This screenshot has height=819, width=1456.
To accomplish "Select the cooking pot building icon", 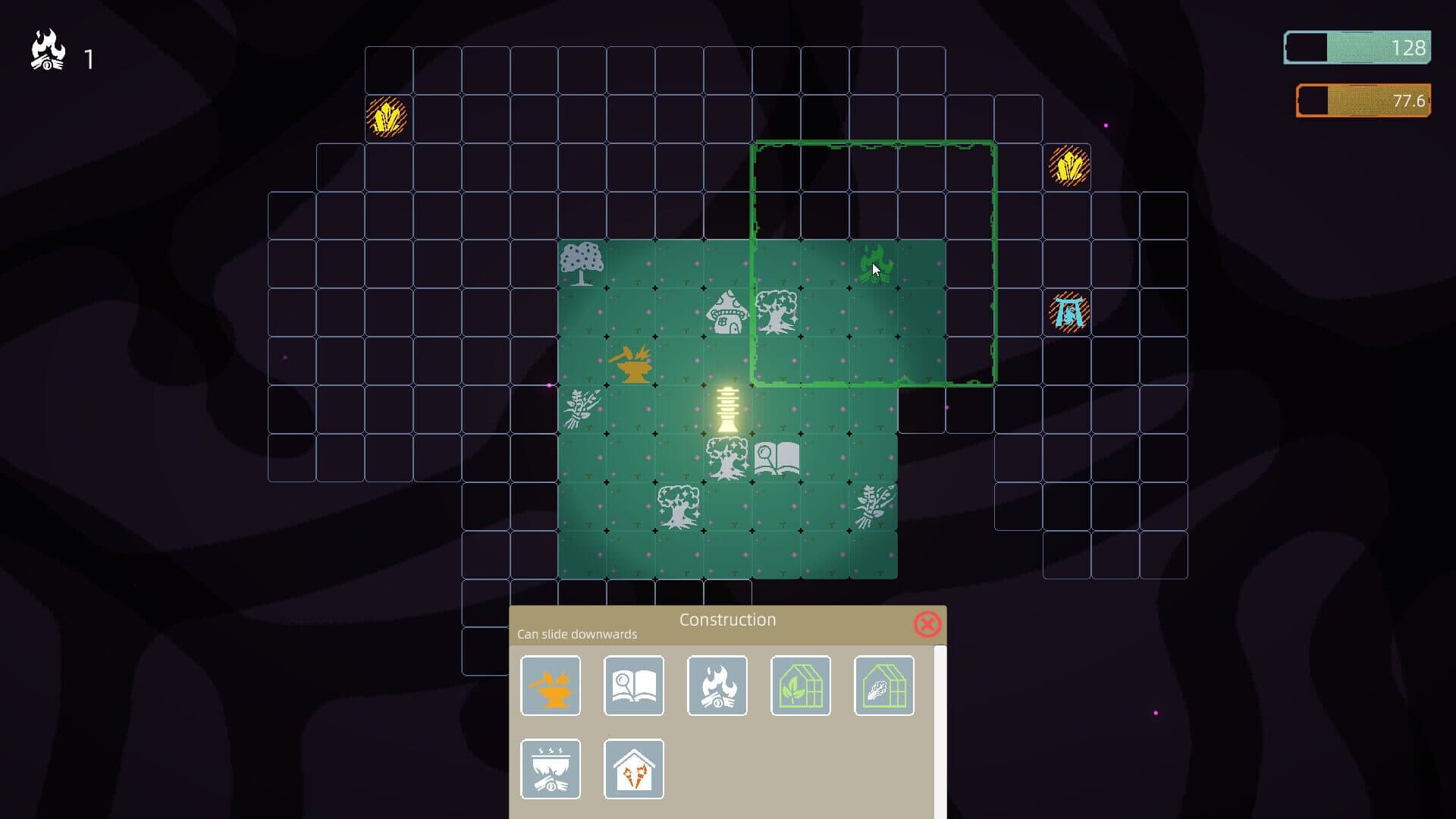I will 550,768.
